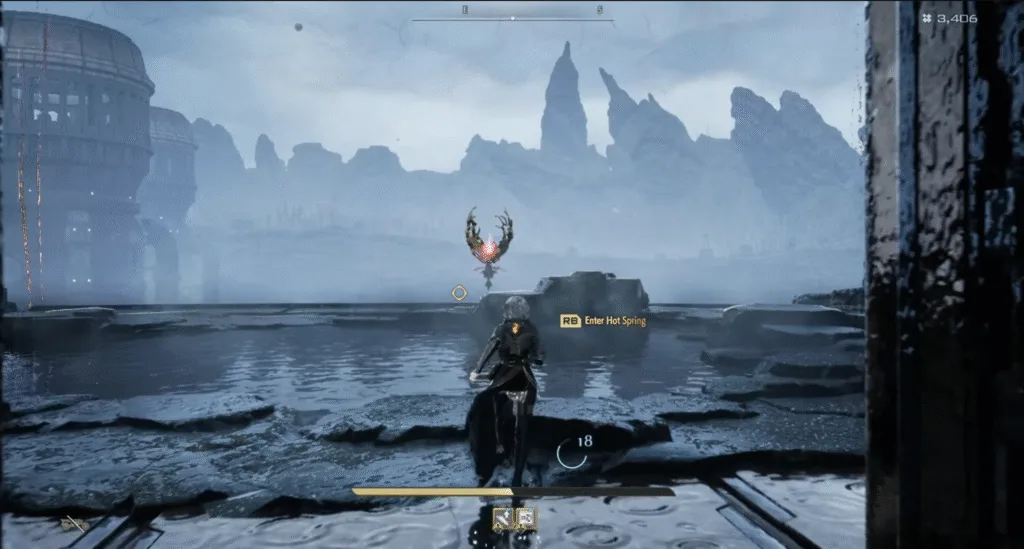The image size is (1024, 549).
Task: Select the sword attack buff icon
Action: (x=503, y=517)
